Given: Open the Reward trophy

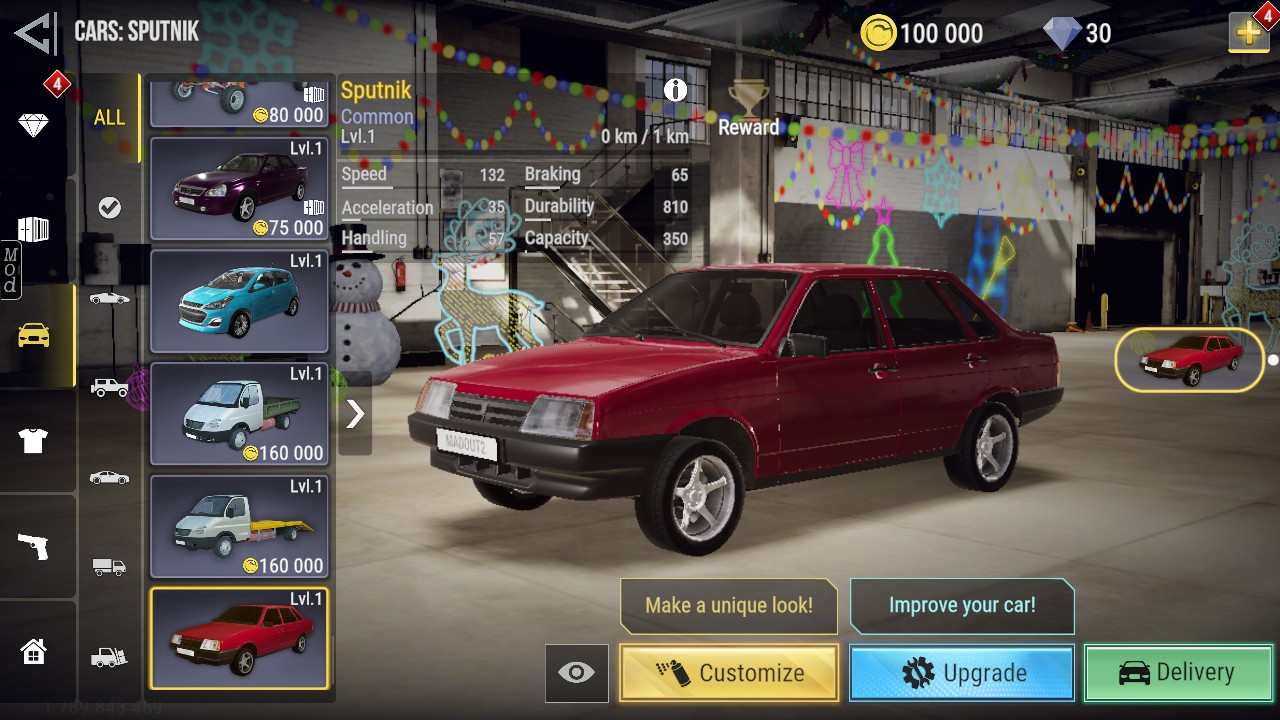Looking at the screenshot, I should click(748, 108).
